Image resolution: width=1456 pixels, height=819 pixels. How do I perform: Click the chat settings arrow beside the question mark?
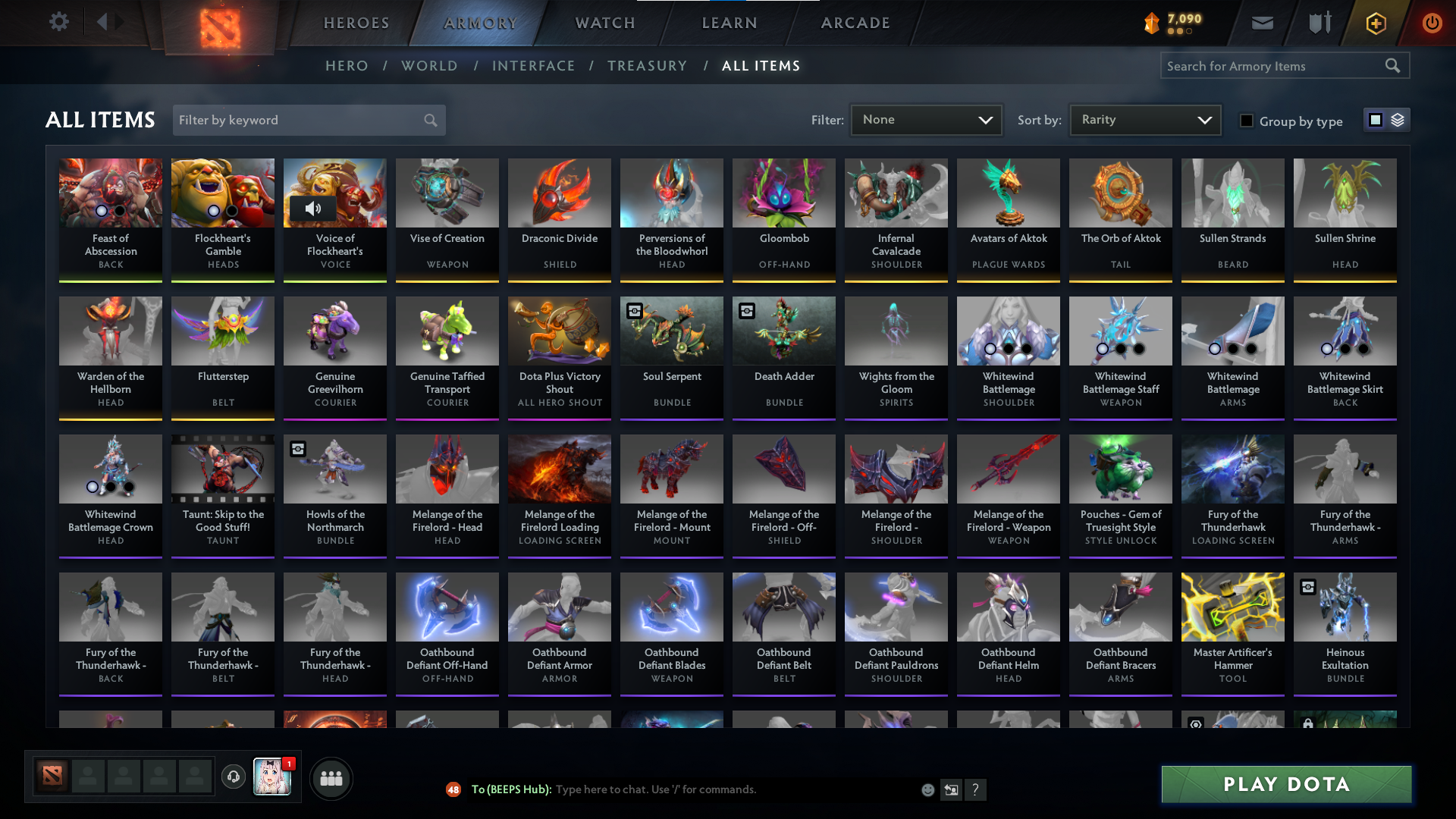pyautogui.click(x=950, y=789)
